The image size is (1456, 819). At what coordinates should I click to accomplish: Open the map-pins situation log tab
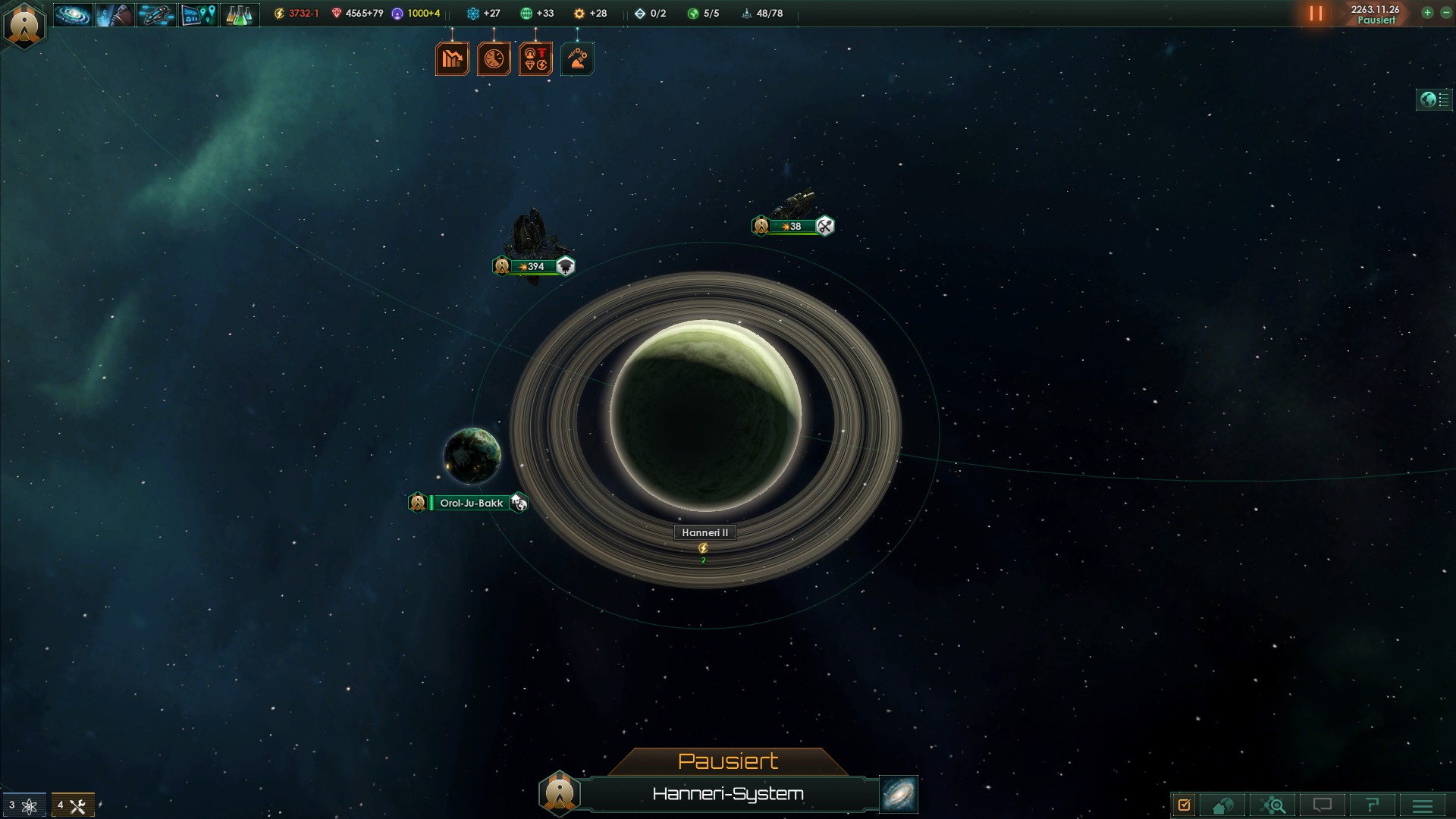198,14
